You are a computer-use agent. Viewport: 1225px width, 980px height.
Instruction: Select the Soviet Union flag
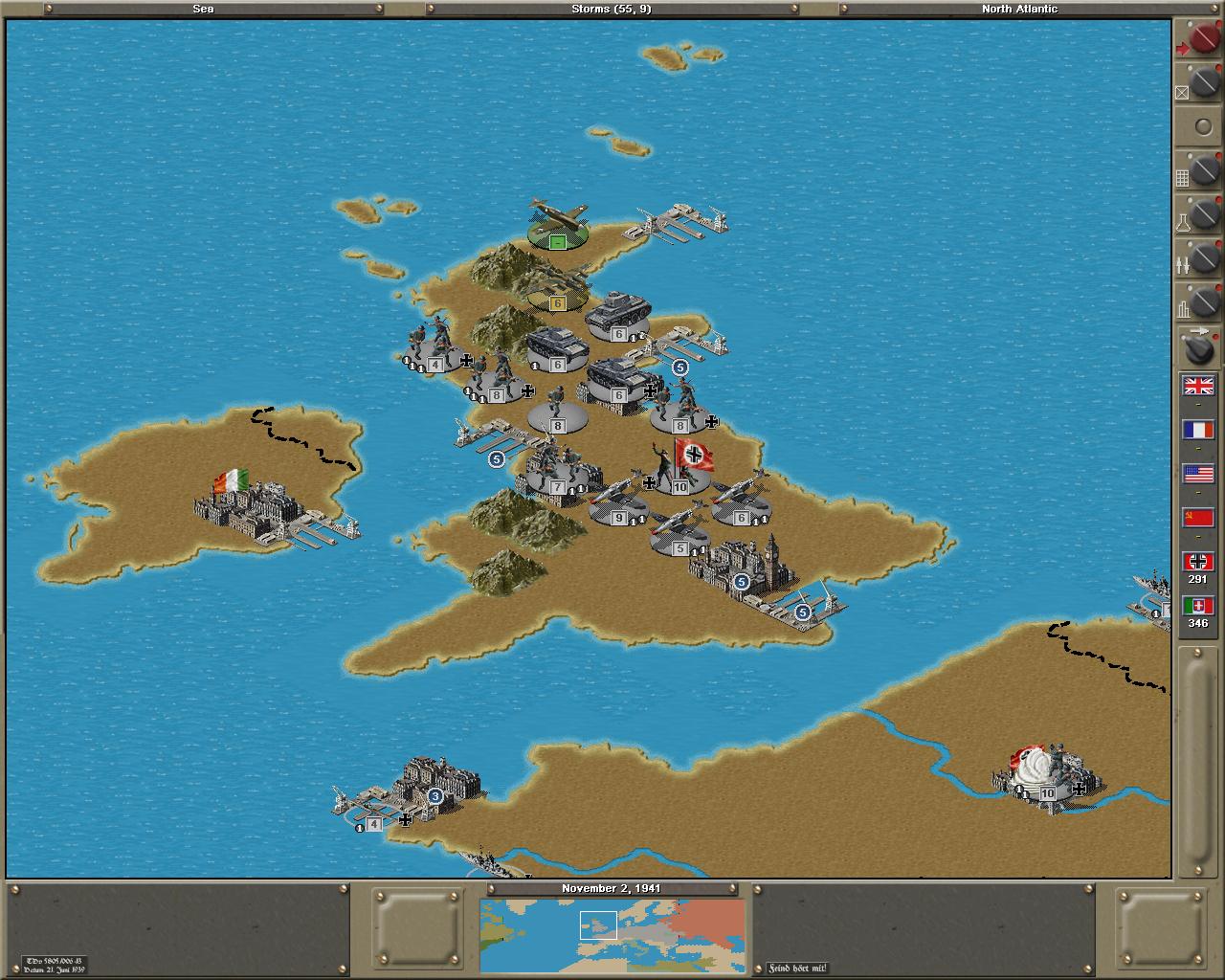click(x=1198, y=518)
